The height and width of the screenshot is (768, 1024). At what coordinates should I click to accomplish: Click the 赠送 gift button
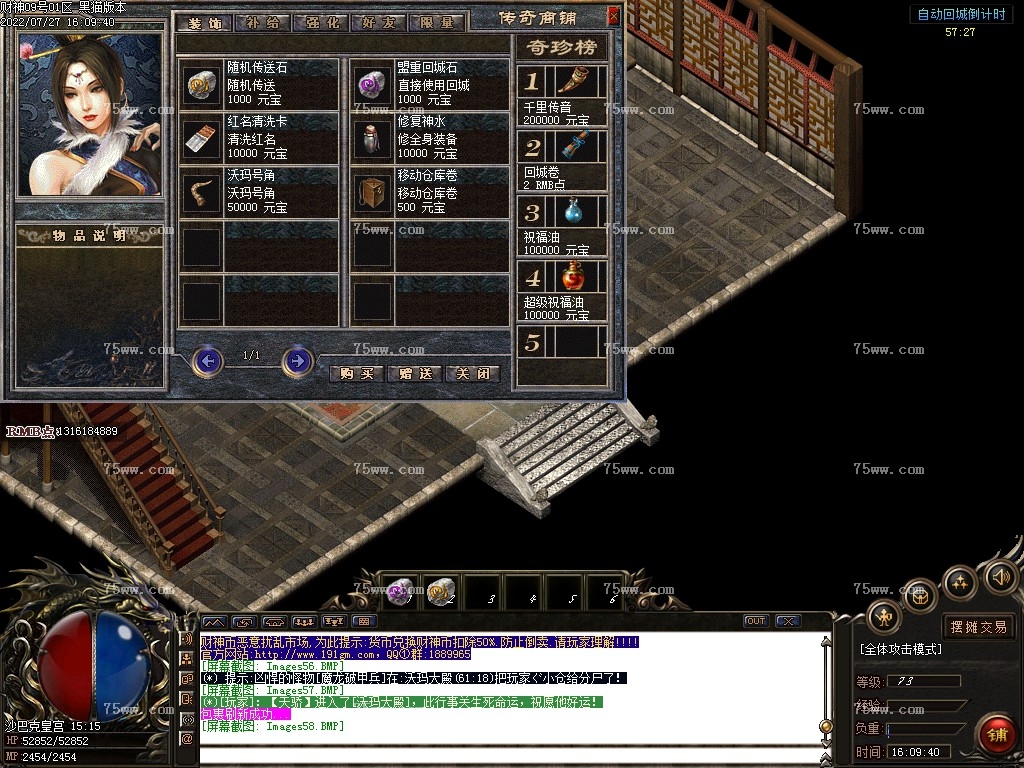pos(414,374)
